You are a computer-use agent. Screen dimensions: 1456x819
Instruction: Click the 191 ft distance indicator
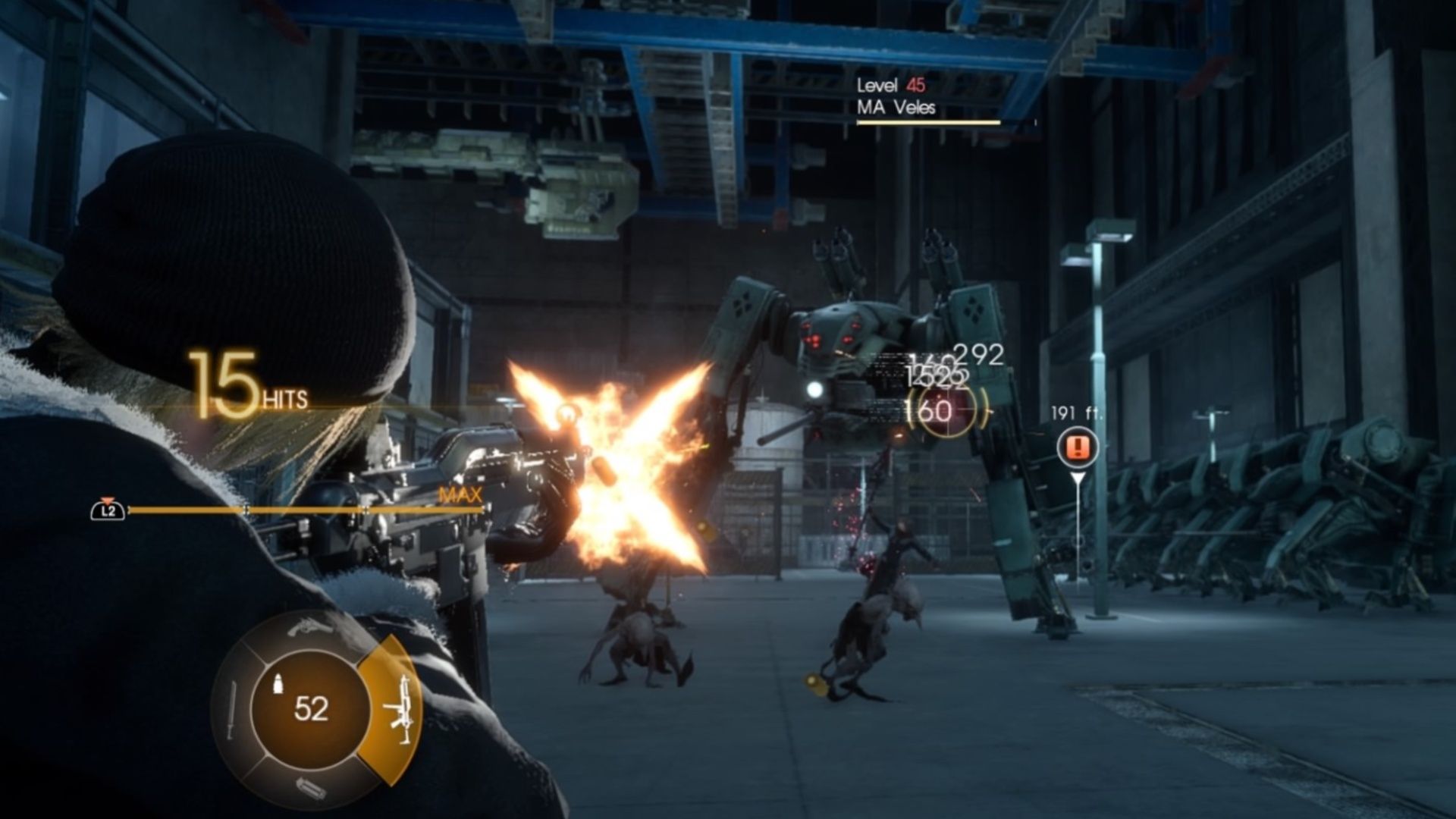click(x=1076, y=413)
